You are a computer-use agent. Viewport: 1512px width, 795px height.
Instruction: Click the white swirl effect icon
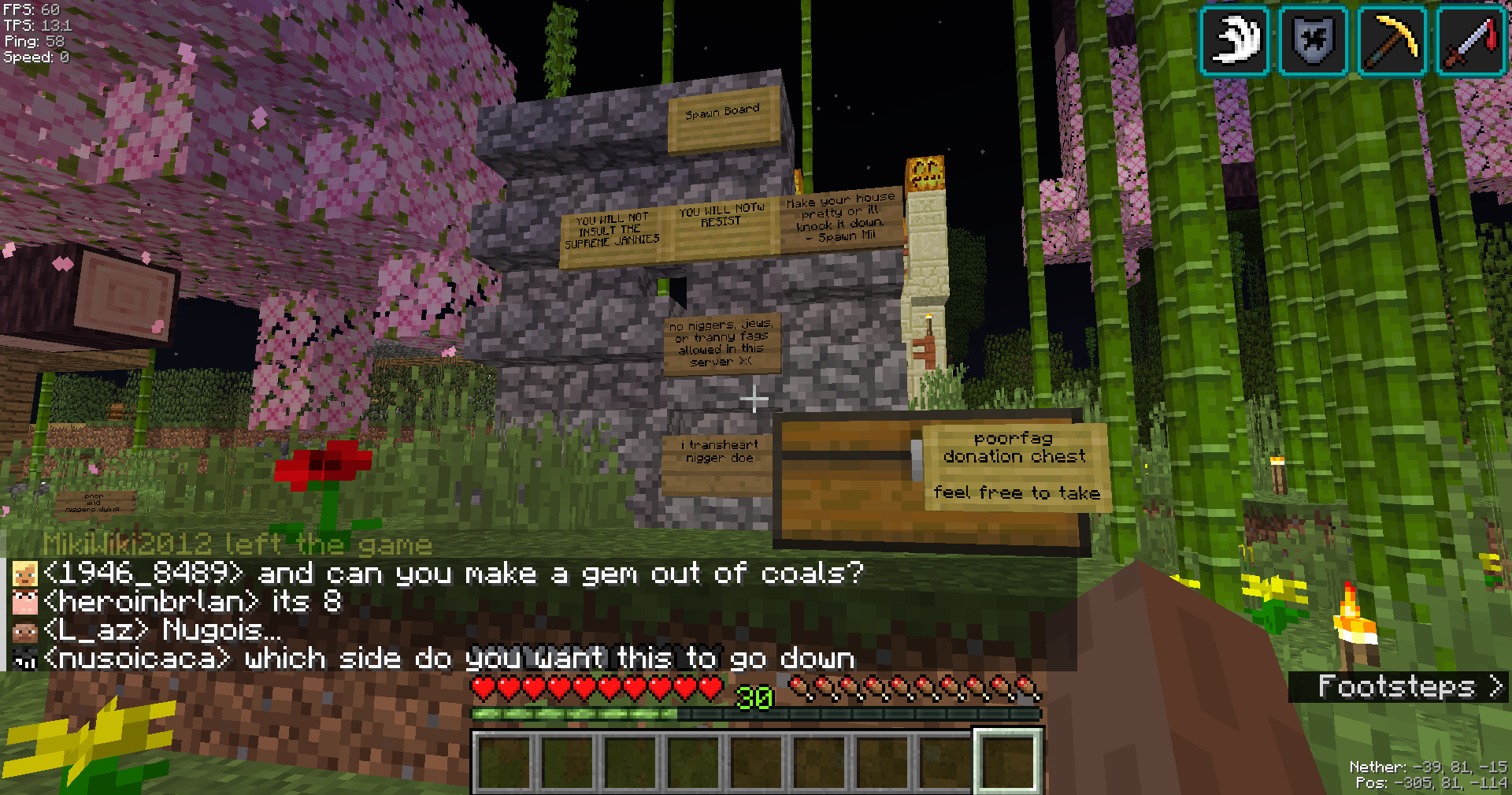click(x=1234, y=40)
